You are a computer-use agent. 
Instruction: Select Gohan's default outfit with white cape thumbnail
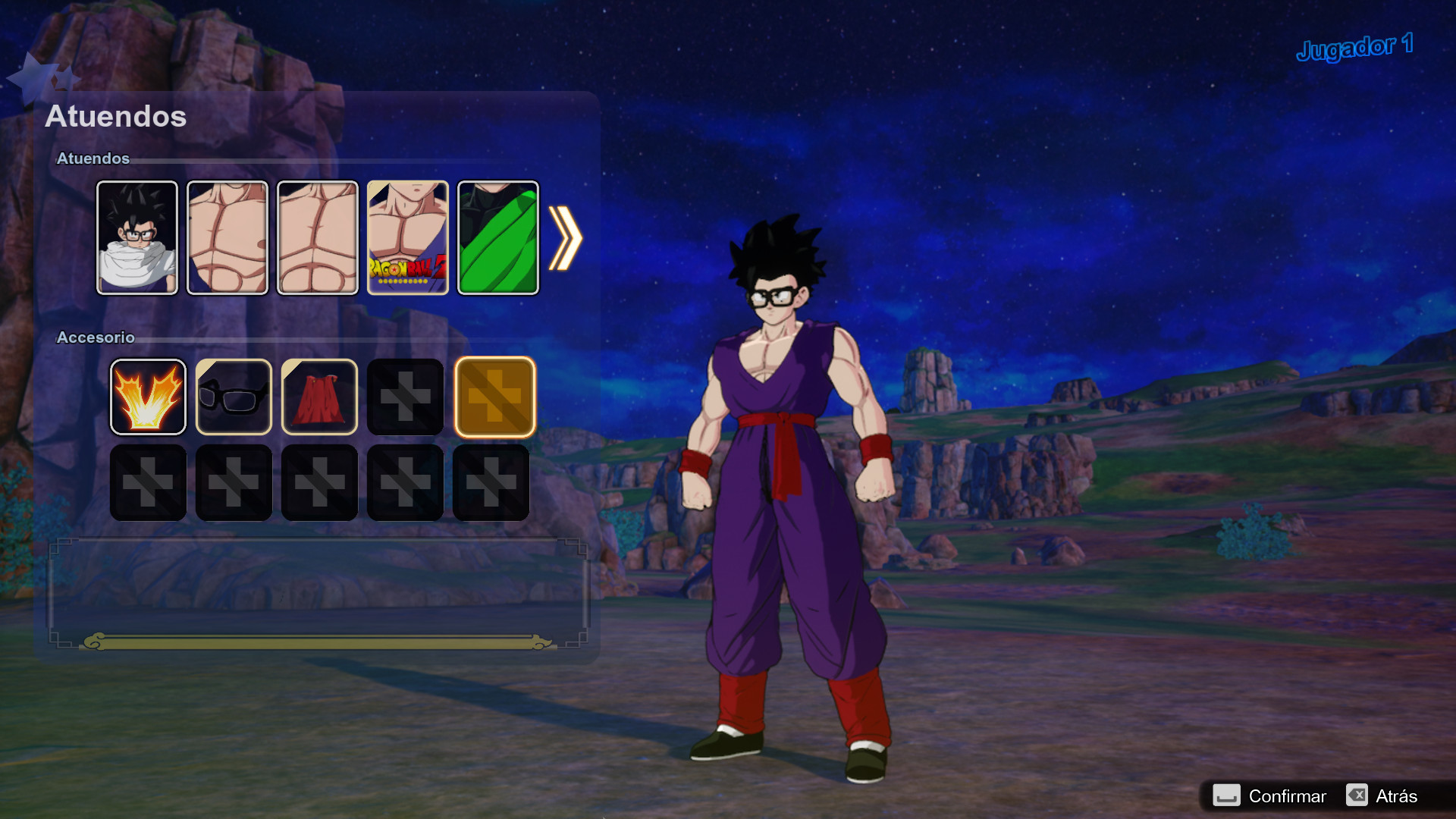[137, 237]
